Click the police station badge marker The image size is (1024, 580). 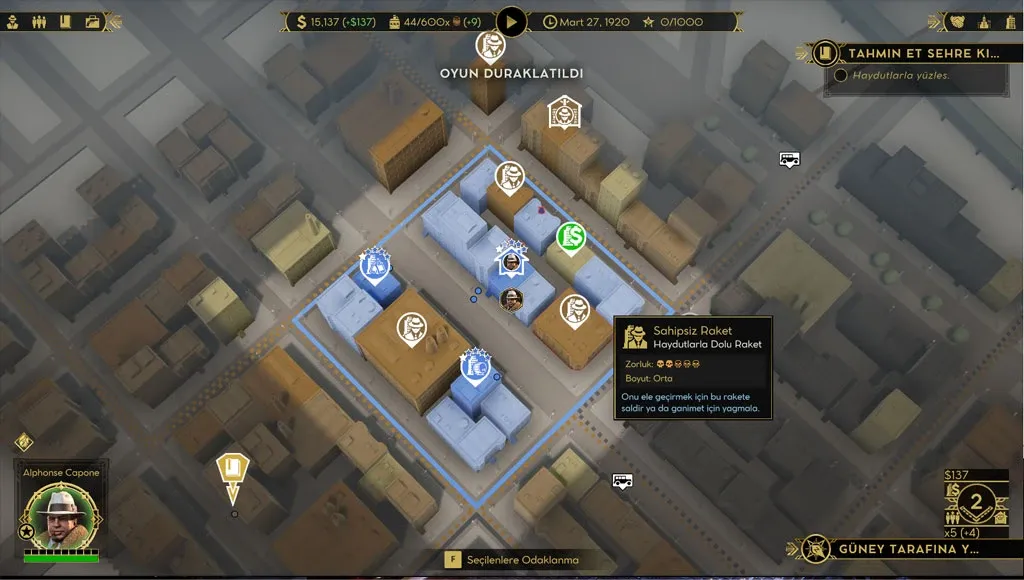[563, 112]
